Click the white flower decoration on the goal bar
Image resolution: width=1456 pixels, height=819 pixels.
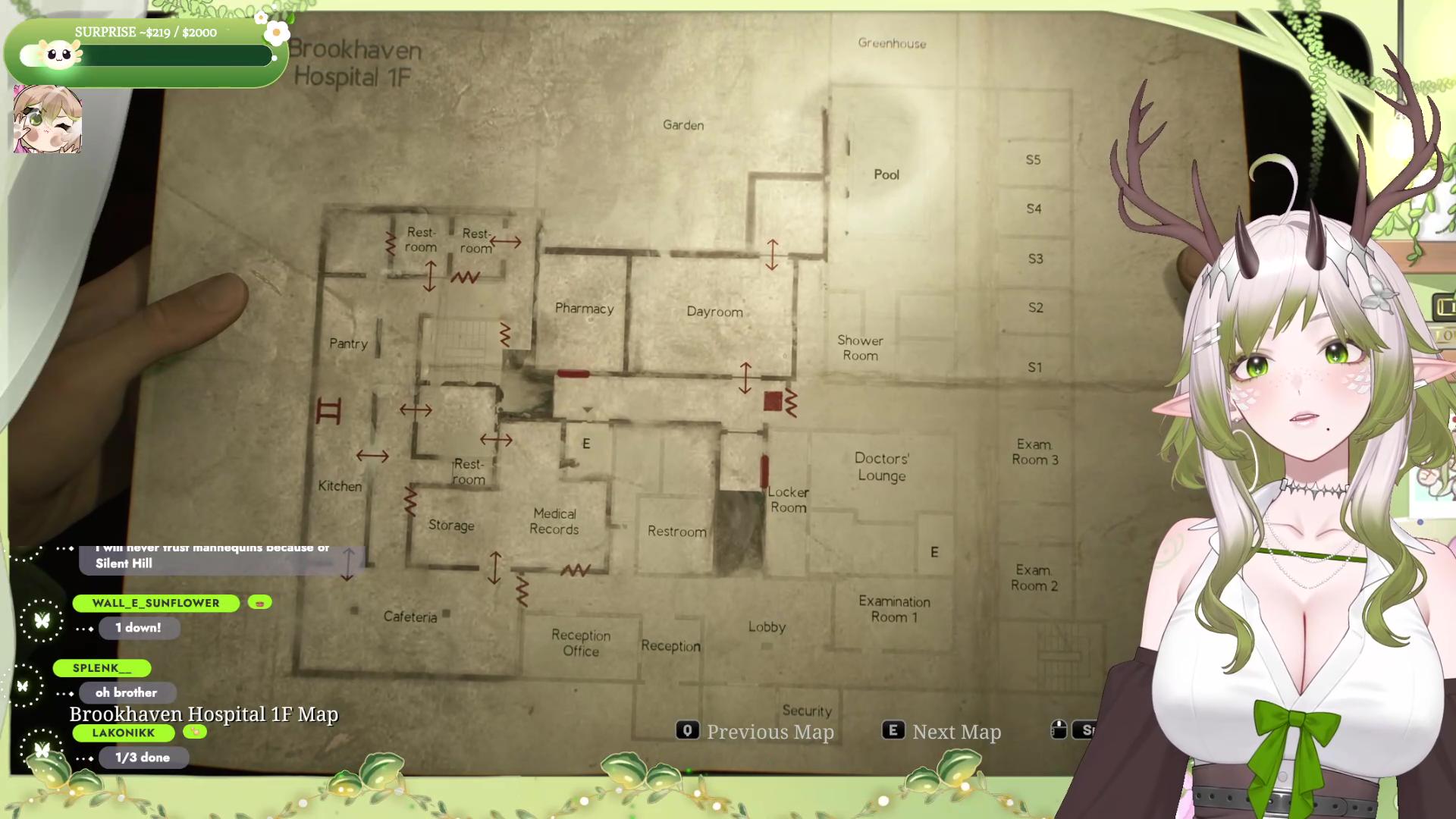click(277, 32)
